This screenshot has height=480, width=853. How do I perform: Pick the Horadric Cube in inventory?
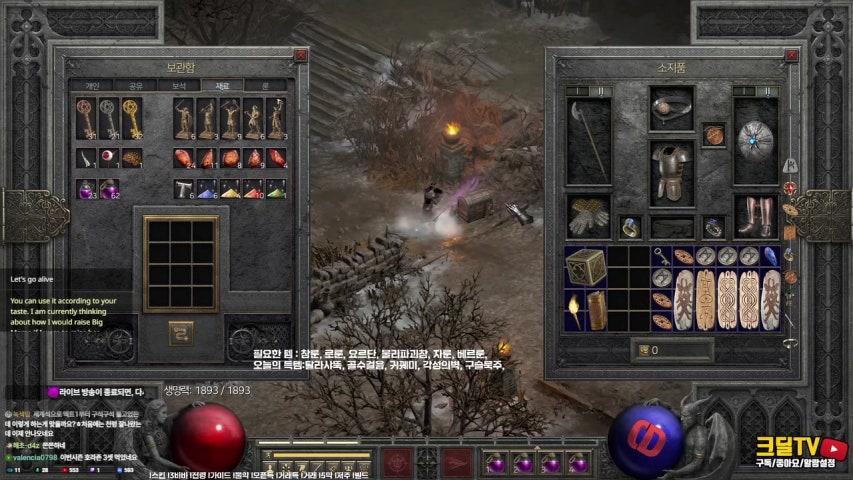coord(586,266)
